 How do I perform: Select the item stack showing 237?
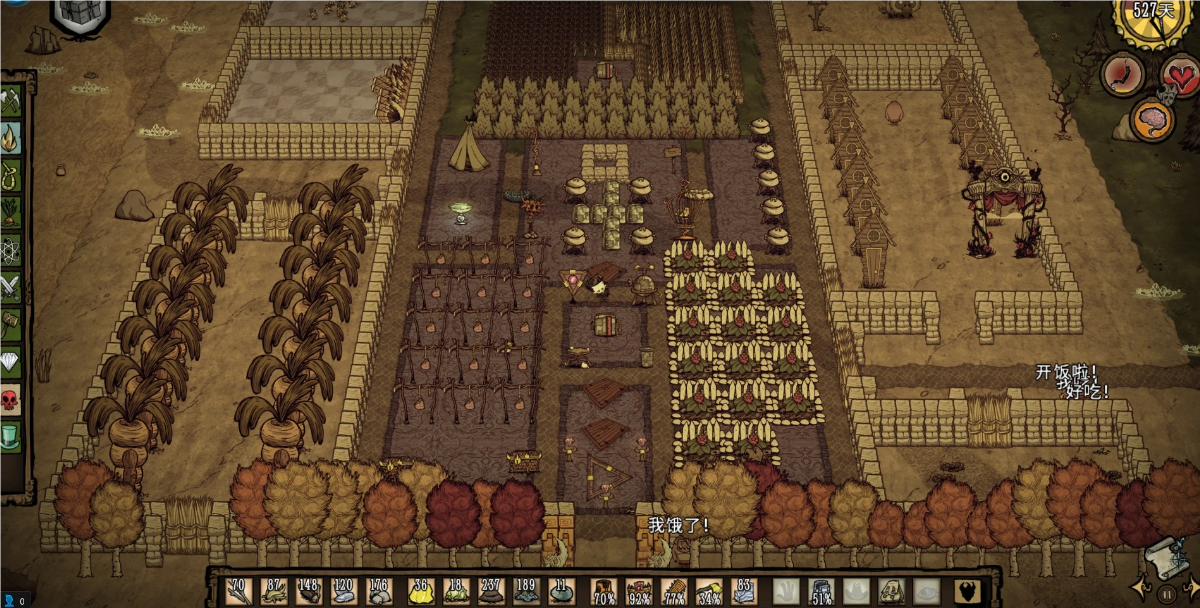(x=490, y=590)
